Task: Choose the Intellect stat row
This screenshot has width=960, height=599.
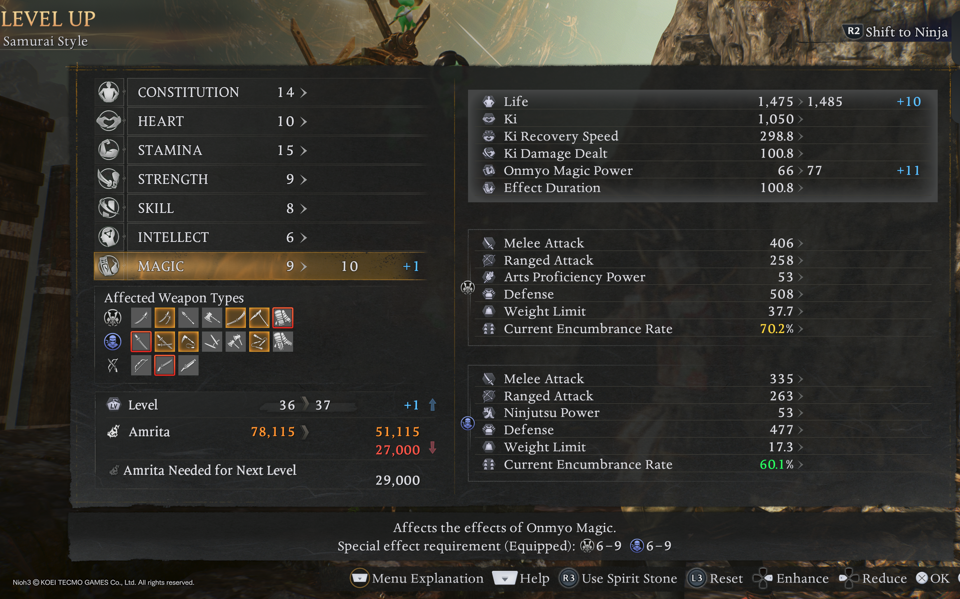Action: coord(260,237)
